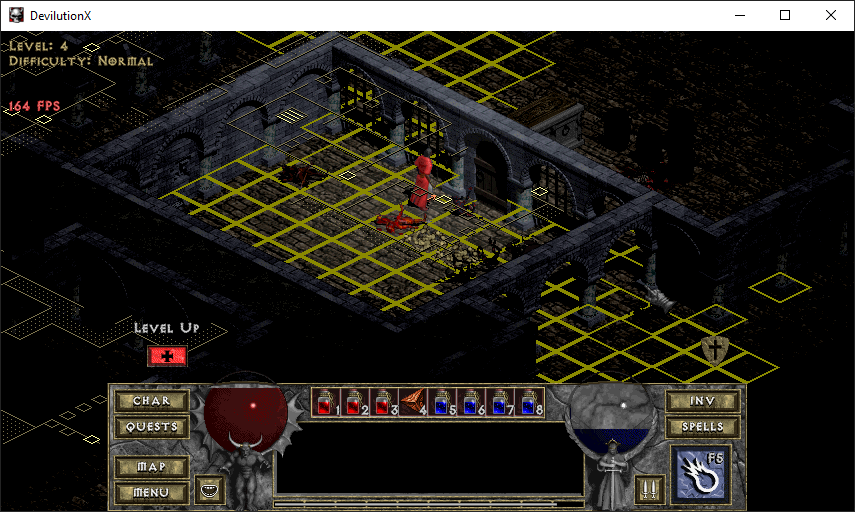Open the game Menu
This screenshot has height=512, width=855.
tap(151, 492)
